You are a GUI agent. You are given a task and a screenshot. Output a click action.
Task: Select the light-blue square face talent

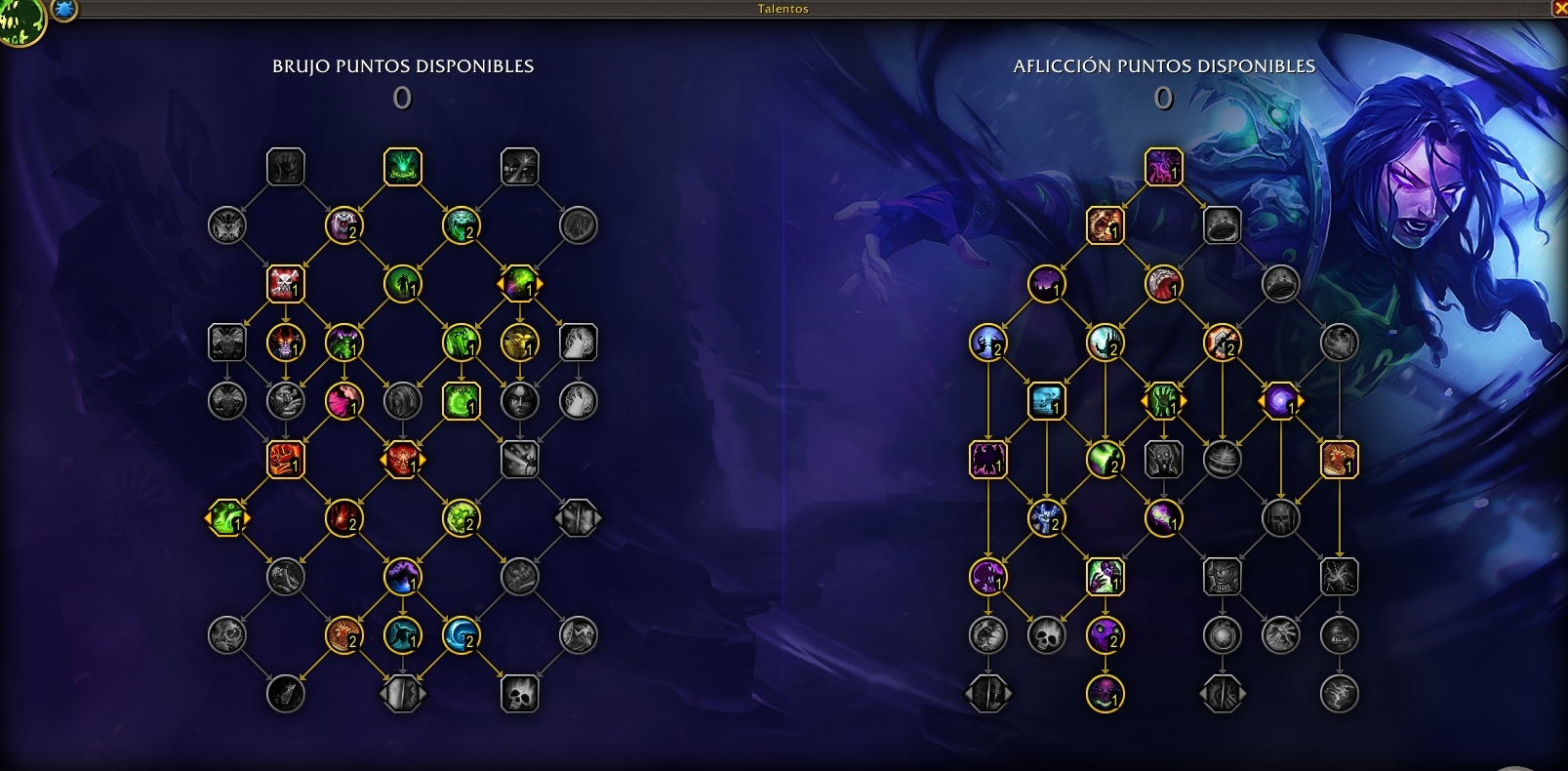(x=1046, y=401)
